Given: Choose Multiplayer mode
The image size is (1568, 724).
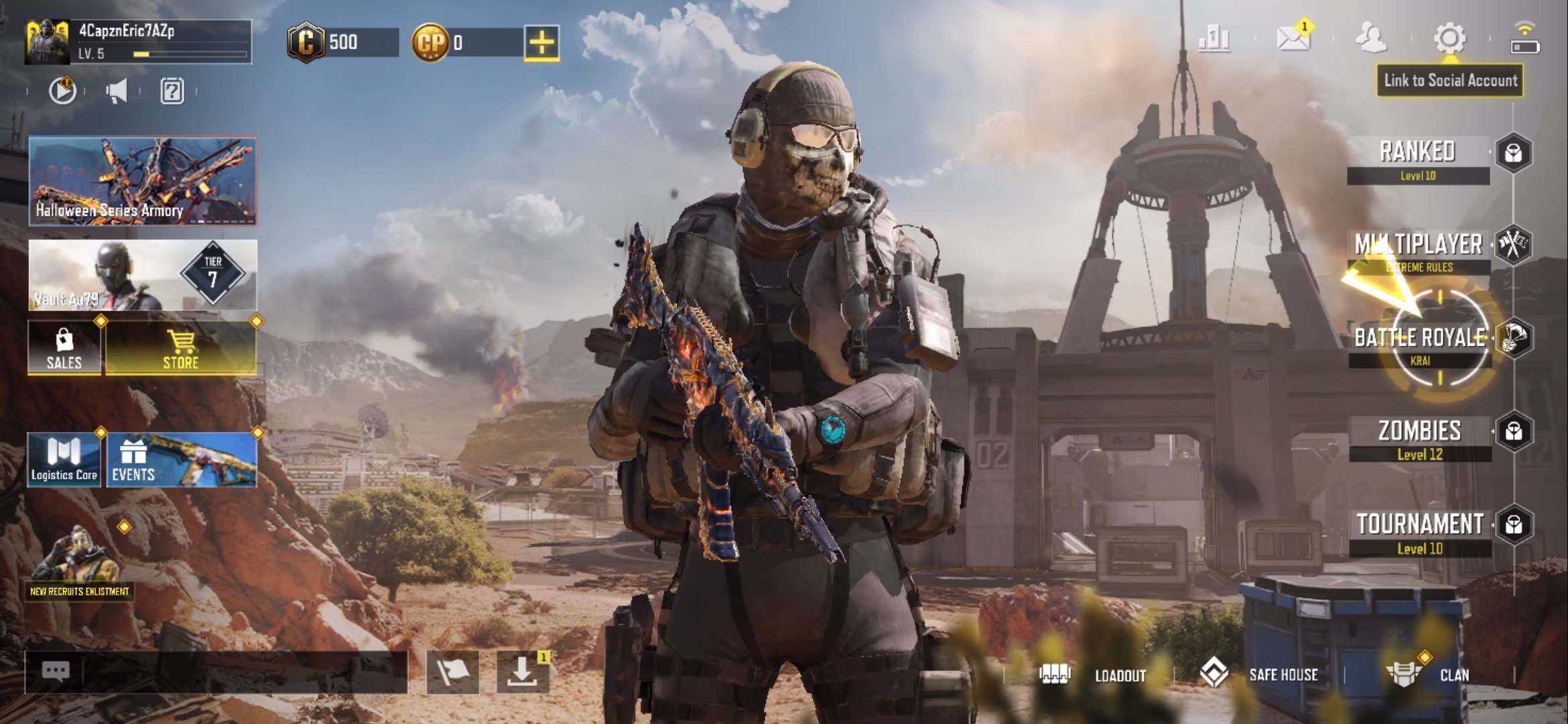Looking at the screenshot, I should (x=1418, y=251).
